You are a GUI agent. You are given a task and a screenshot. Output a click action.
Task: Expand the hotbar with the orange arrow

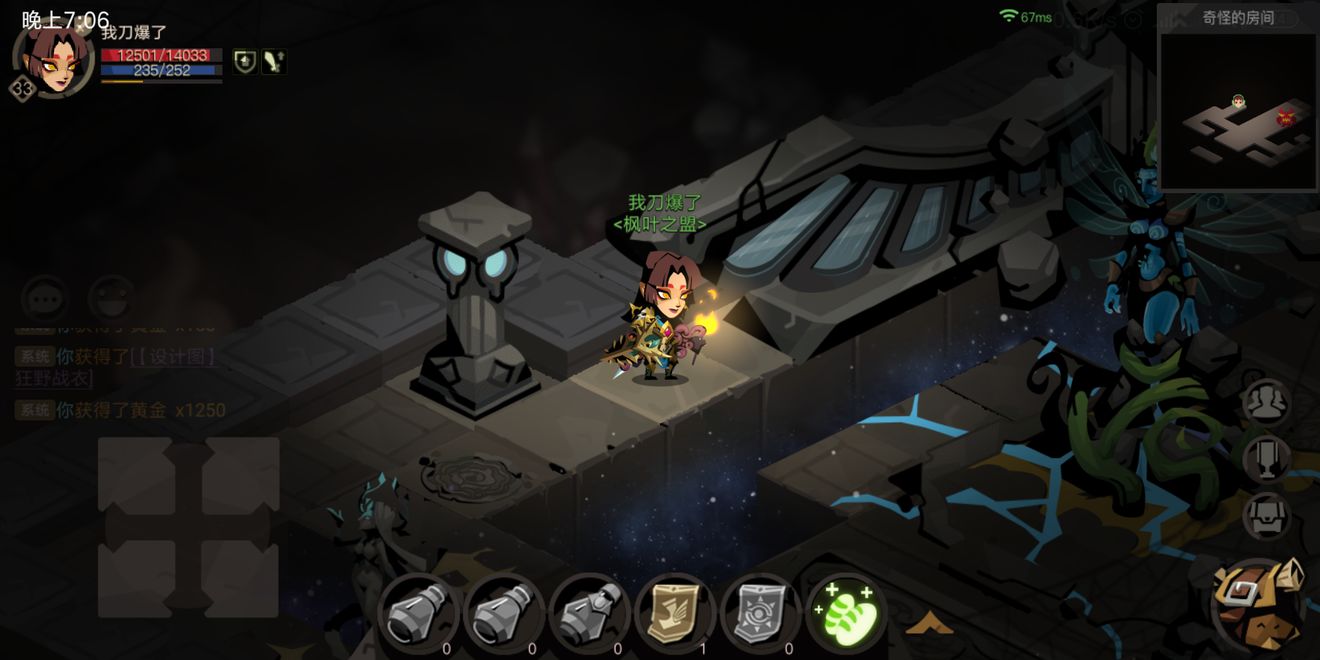pyautogui.click(x=928, y=624)
